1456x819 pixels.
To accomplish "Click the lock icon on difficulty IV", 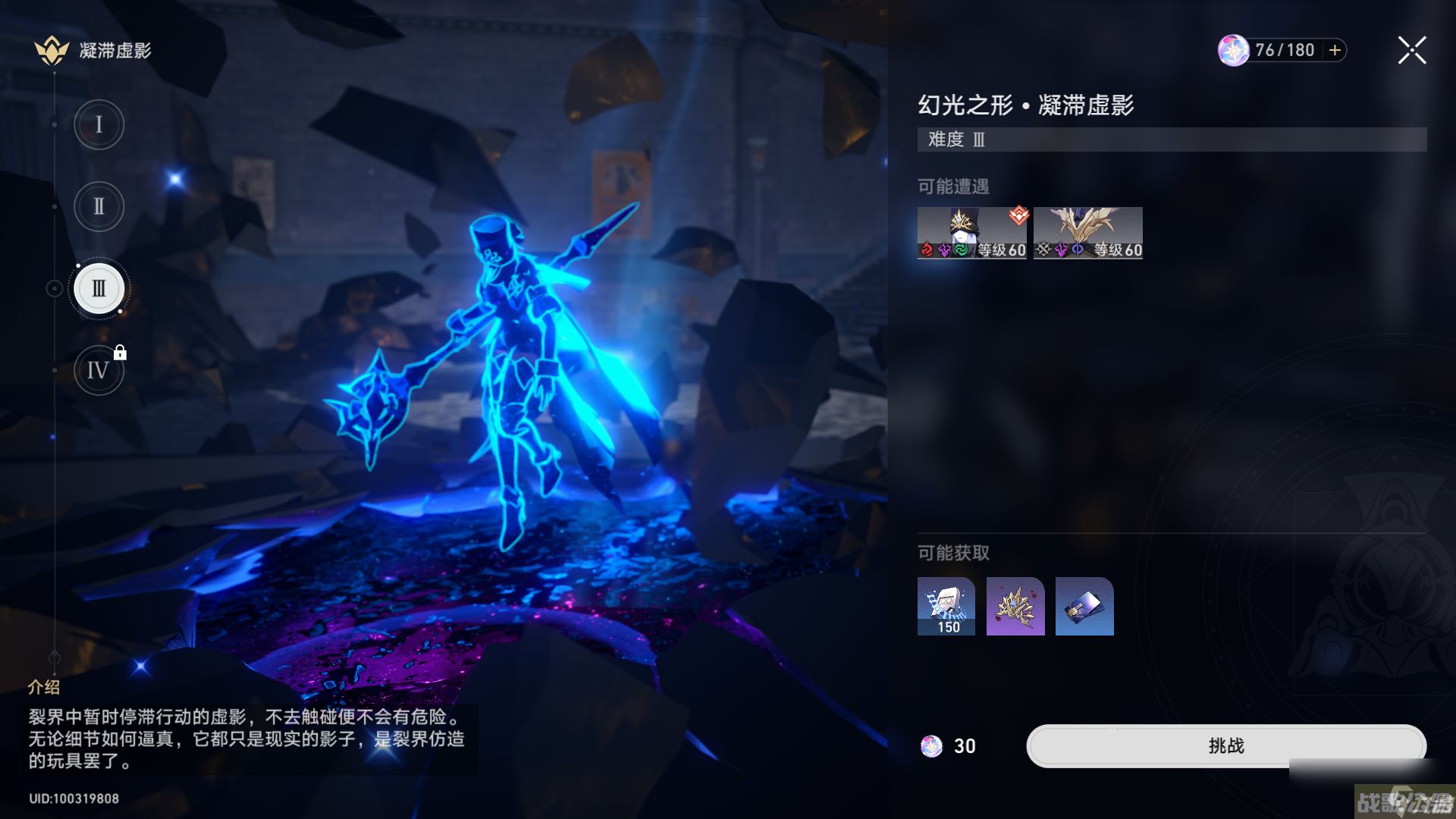I will point(120,352).
